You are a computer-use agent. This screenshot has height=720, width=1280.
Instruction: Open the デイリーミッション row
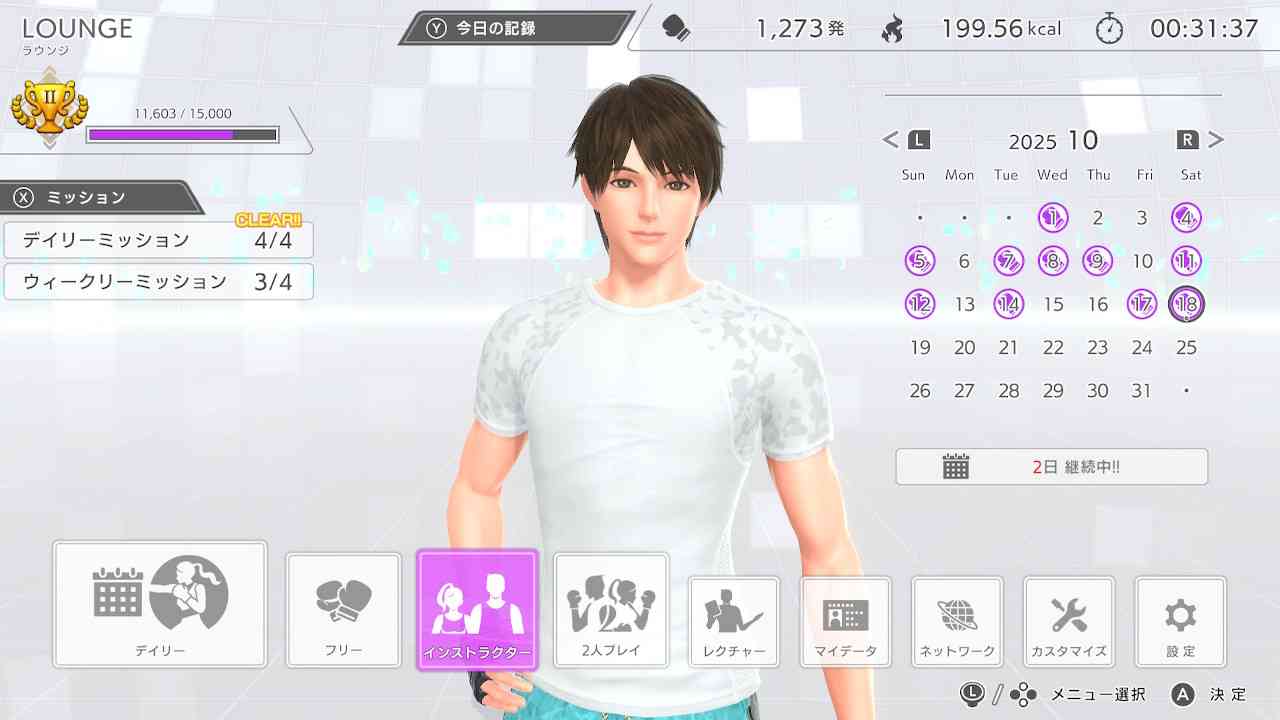[x=158, y=240]
